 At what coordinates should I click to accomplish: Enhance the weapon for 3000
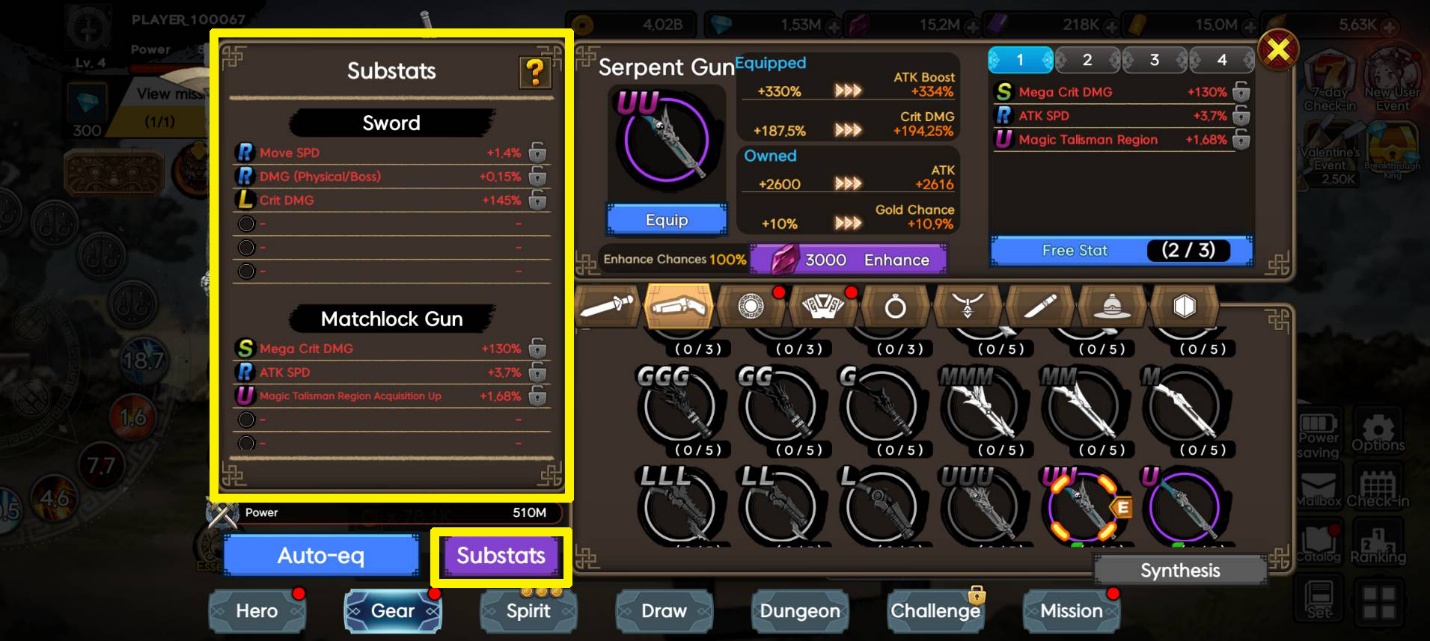click(848, 260)
